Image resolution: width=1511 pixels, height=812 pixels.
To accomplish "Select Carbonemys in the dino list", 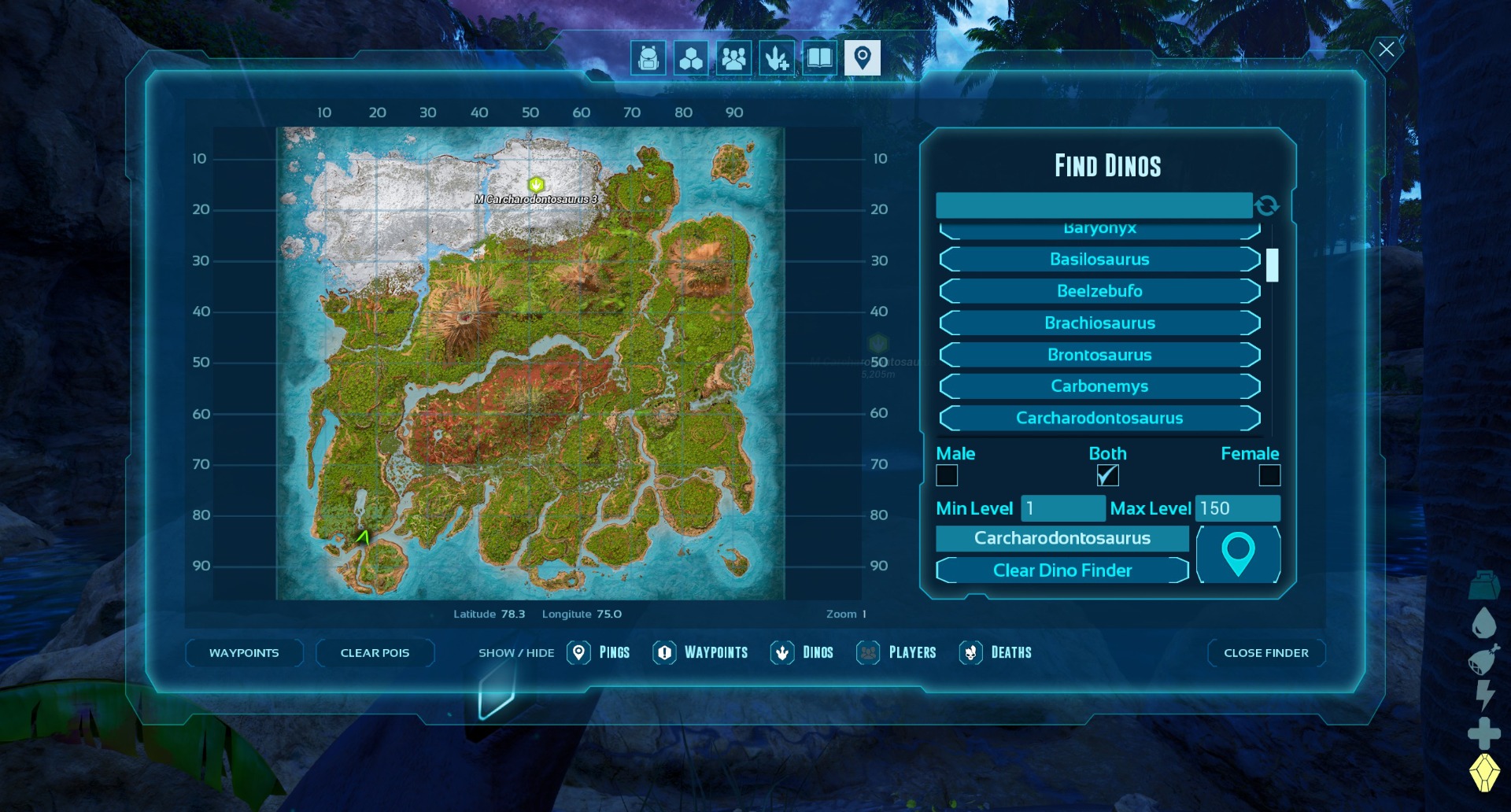I will 1099,386.
